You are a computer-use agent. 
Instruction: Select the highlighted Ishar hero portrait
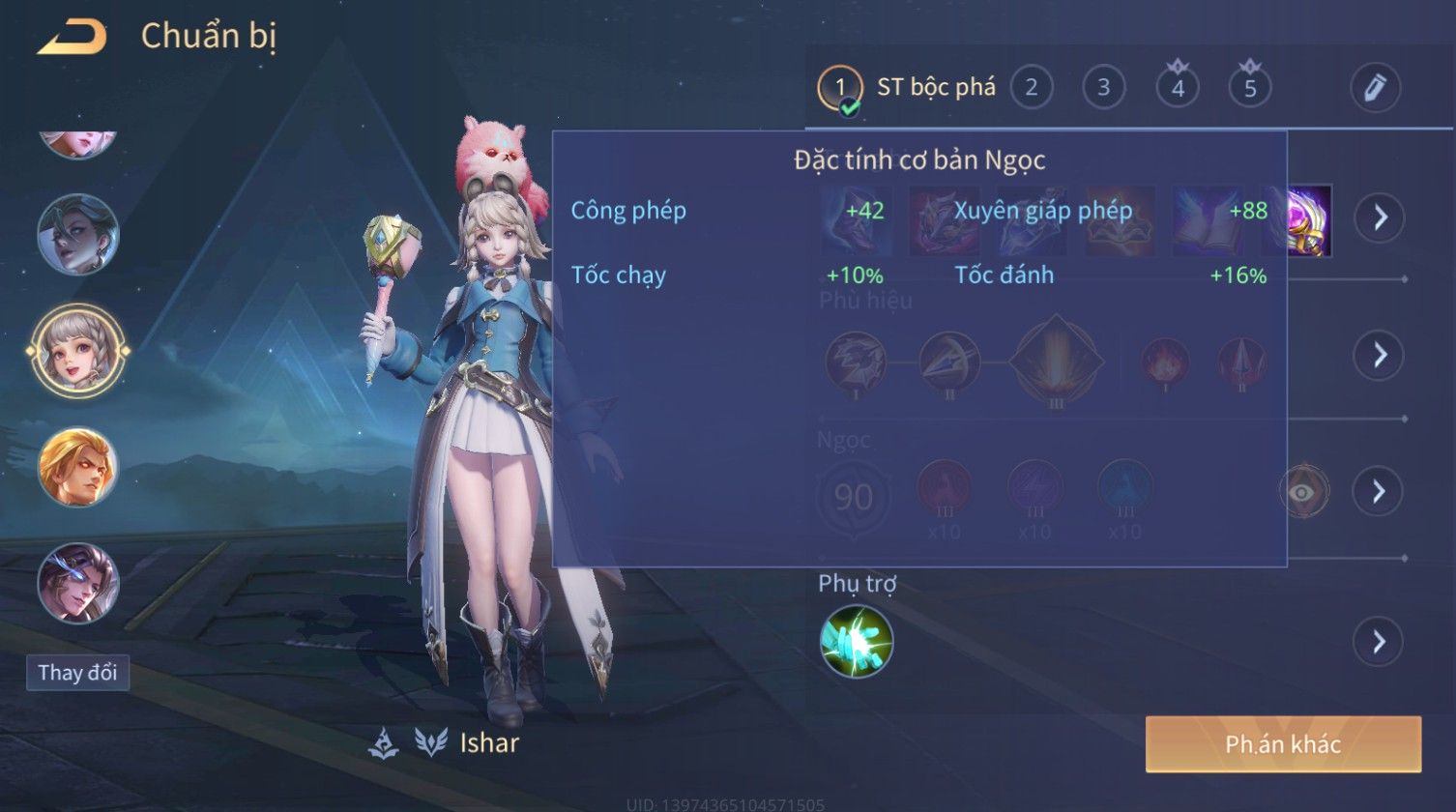point(77,350)
